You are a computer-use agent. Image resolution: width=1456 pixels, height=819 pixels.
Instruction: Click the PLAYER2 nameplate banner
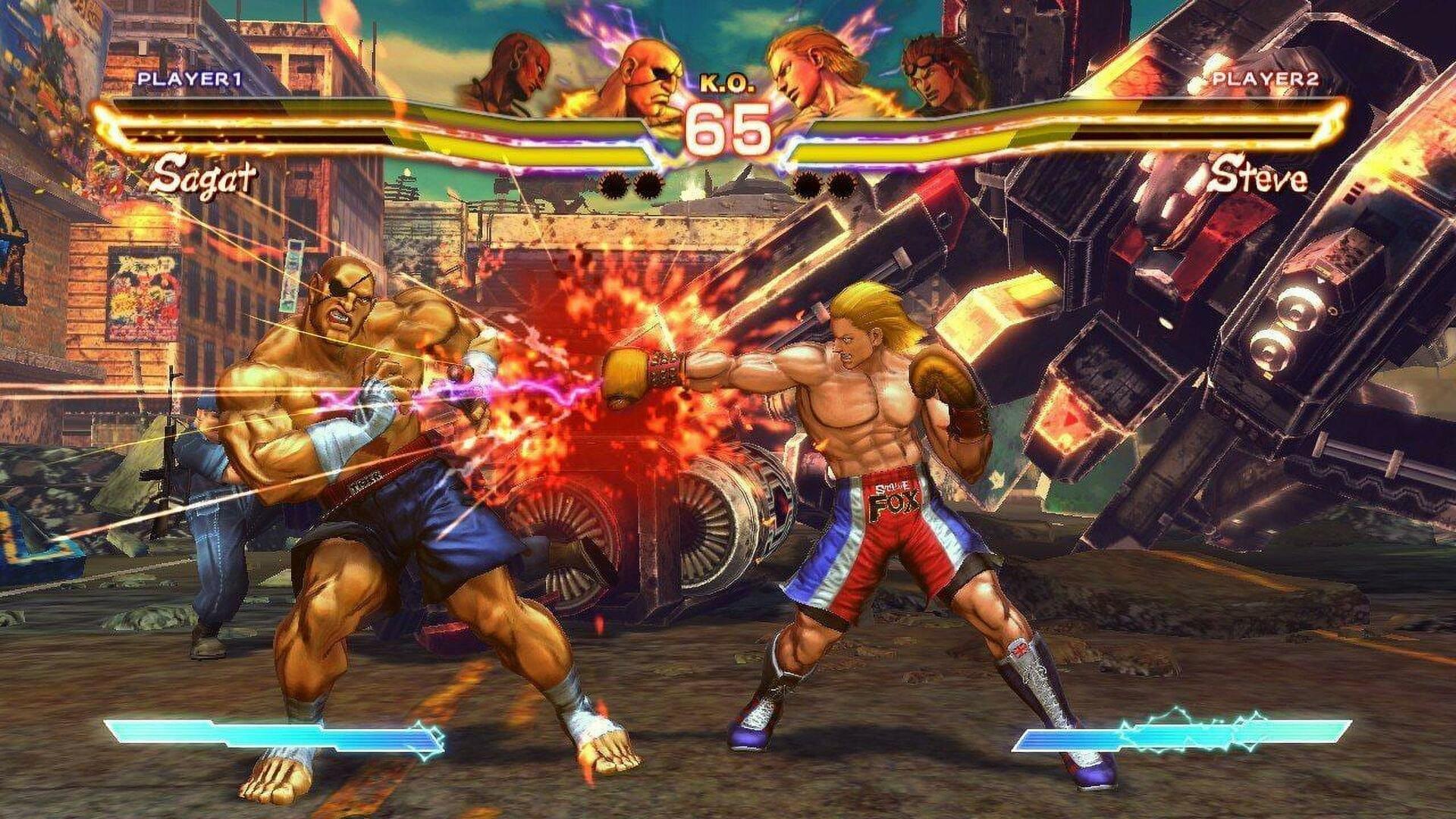tap(1267, 78)
